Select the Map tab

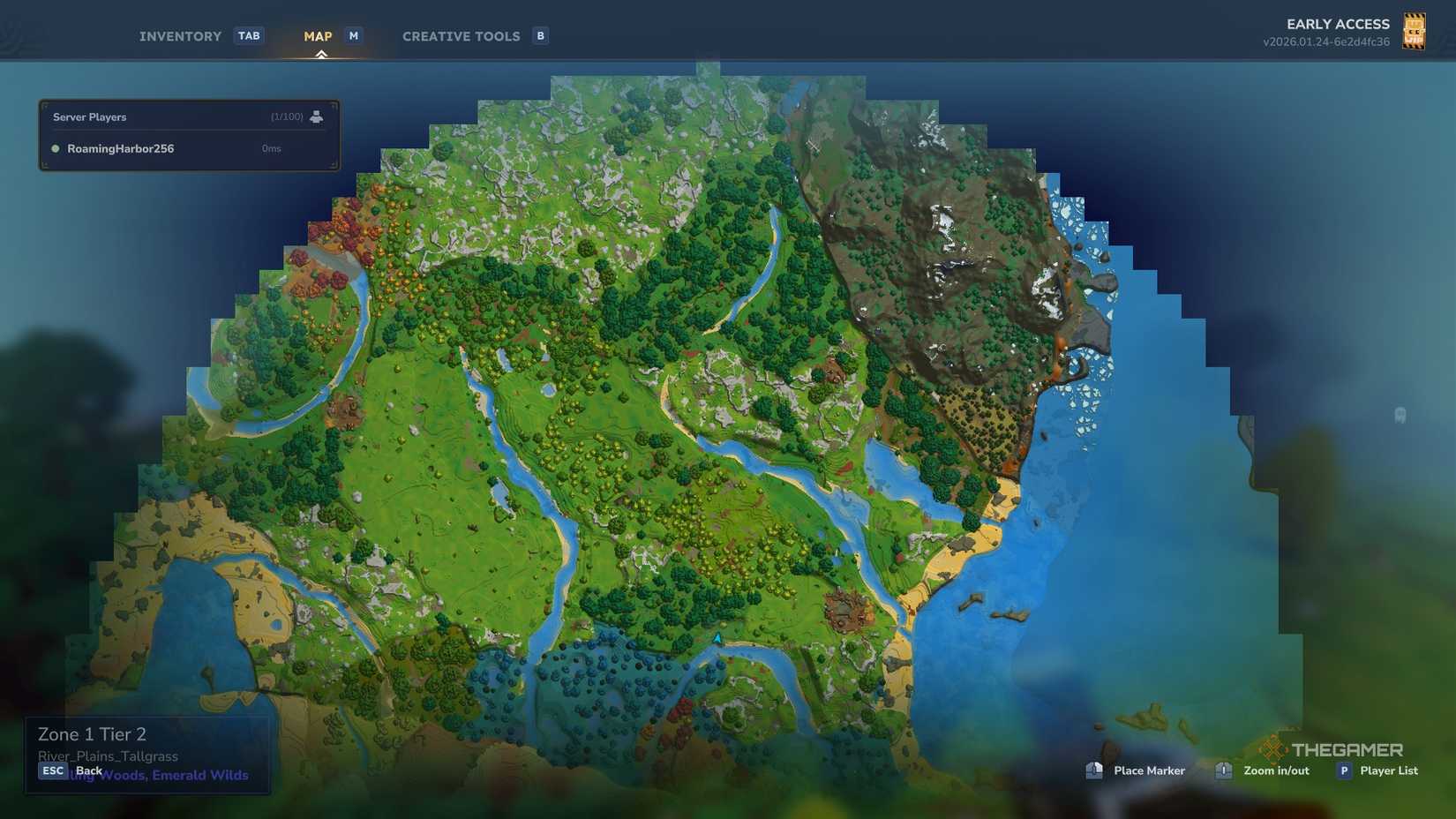point(317,36)
